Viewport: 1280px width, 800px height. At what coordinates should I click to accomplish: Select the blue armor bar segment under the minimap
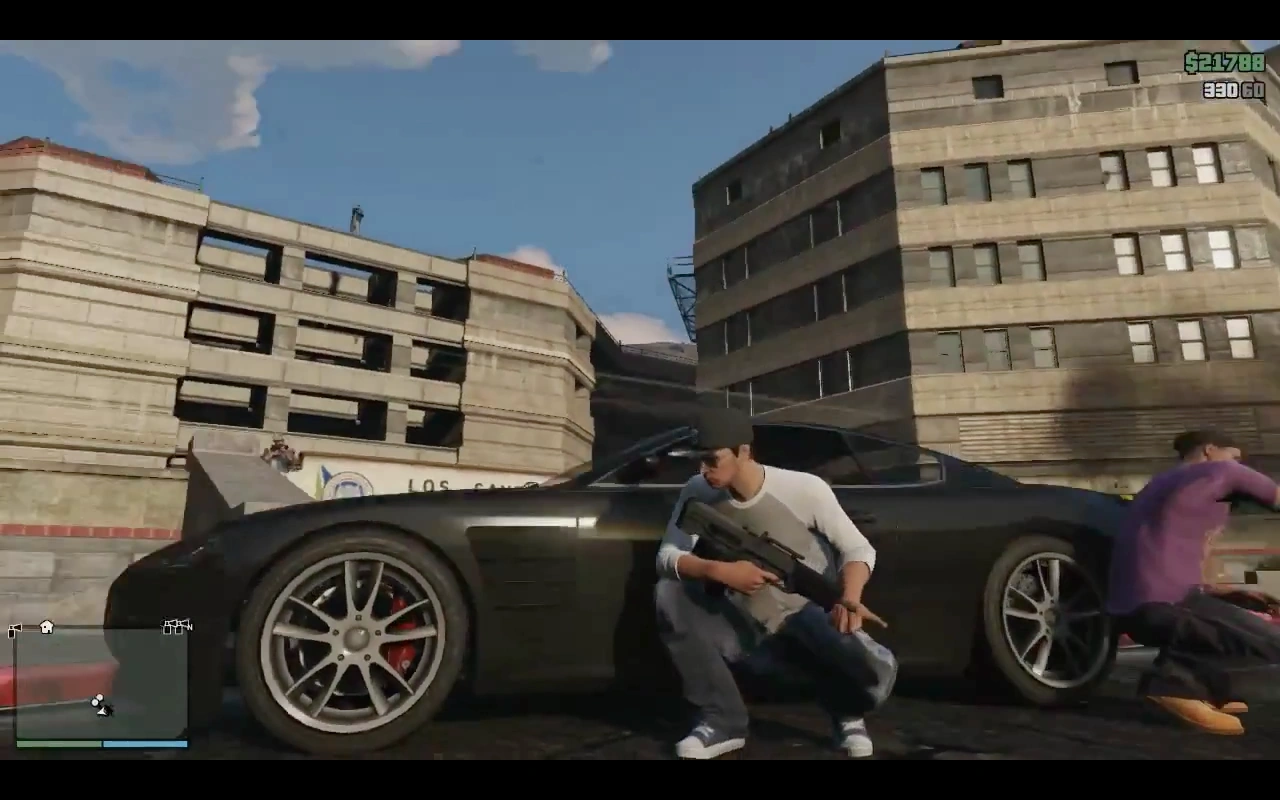tap(143, 744)
